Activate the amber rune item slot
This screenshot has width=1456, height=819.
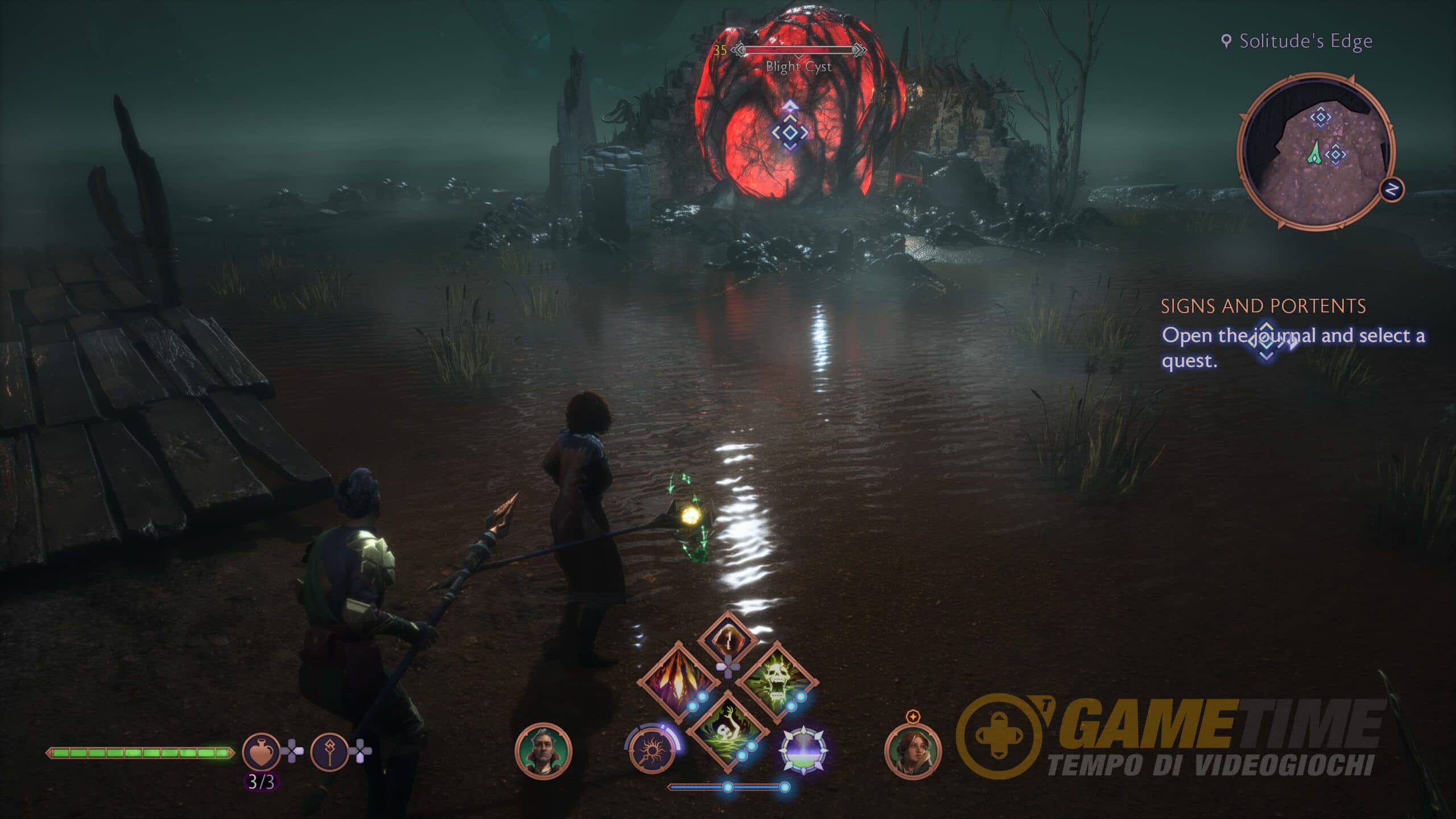pos(727,638)
